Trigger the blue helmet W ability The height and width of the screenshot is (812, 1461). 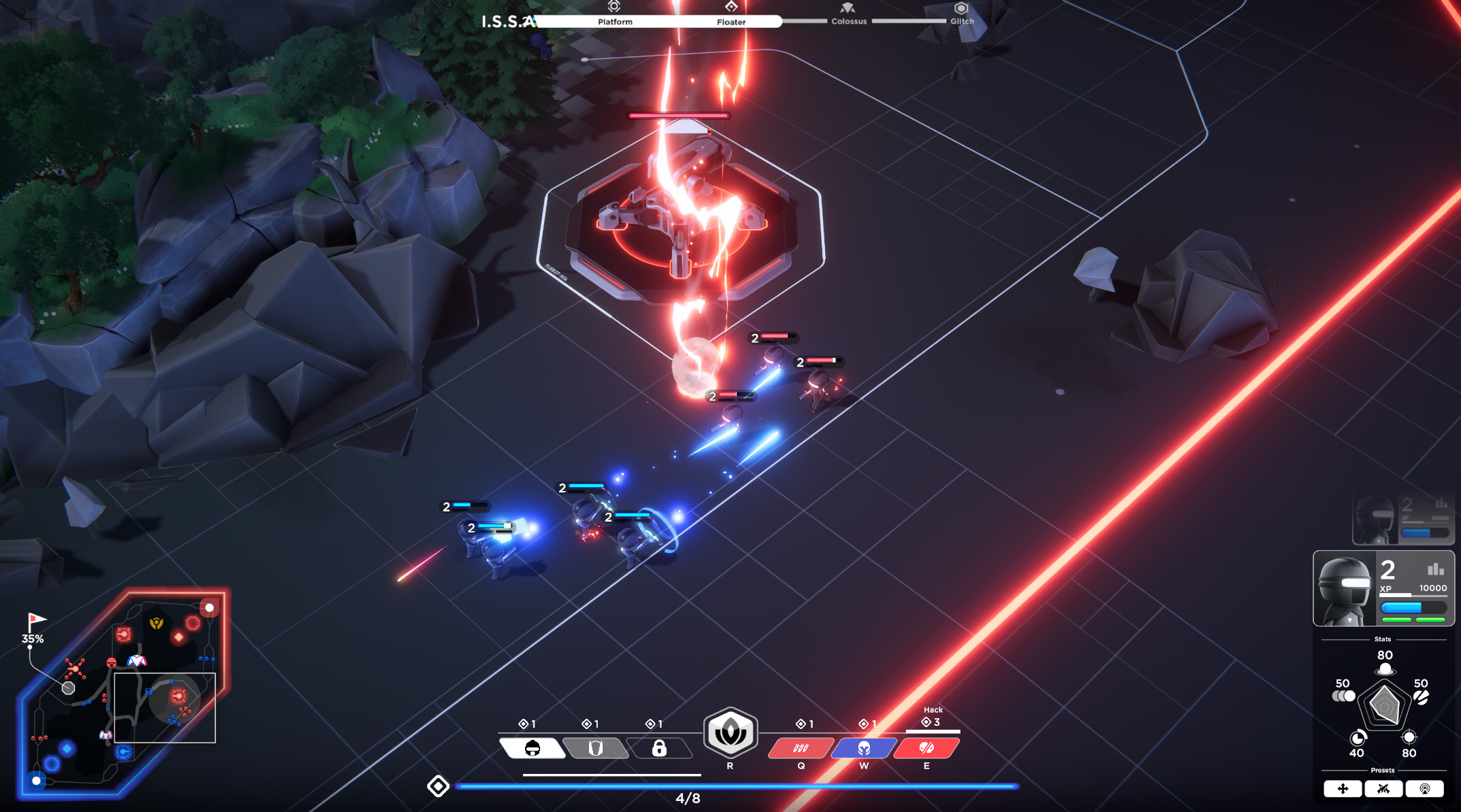point(864,748)
